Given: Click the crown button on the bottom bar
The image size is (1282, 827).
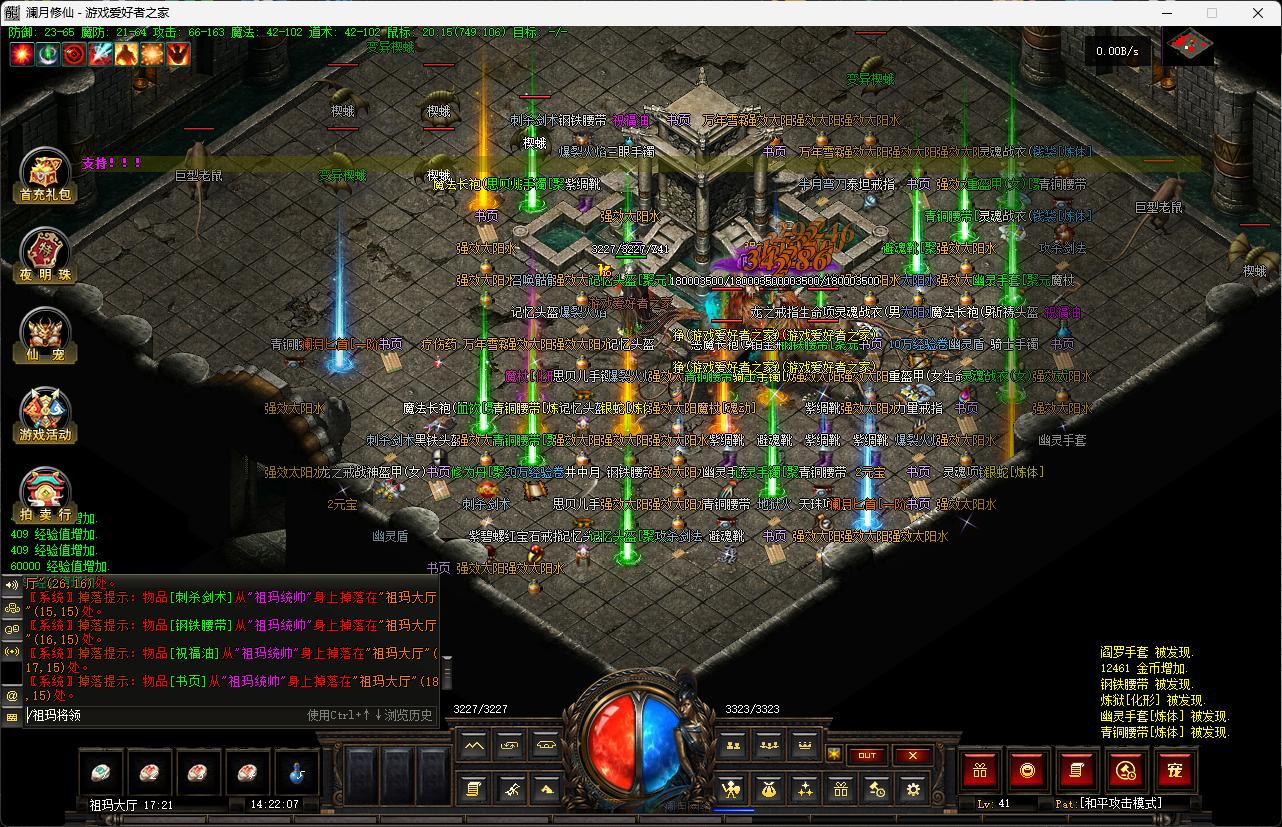Looking at the screenshot, I should point(804,745).
